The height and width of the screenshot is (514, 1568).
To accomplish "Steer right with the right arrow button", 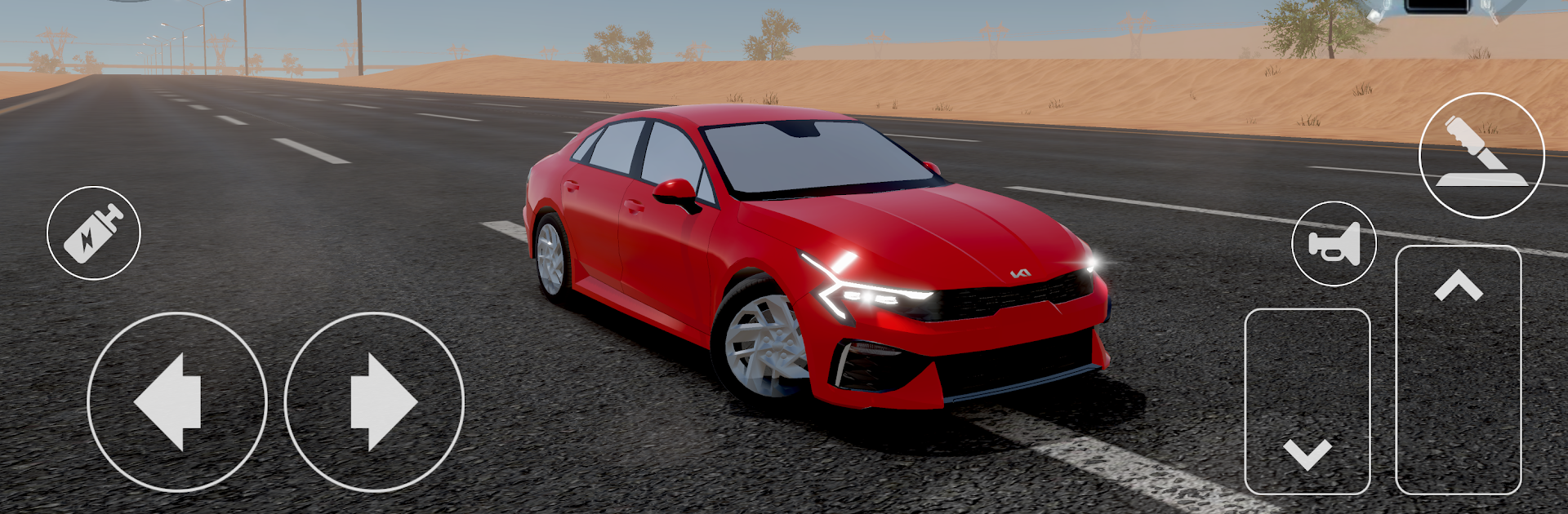I will point(374,401).
